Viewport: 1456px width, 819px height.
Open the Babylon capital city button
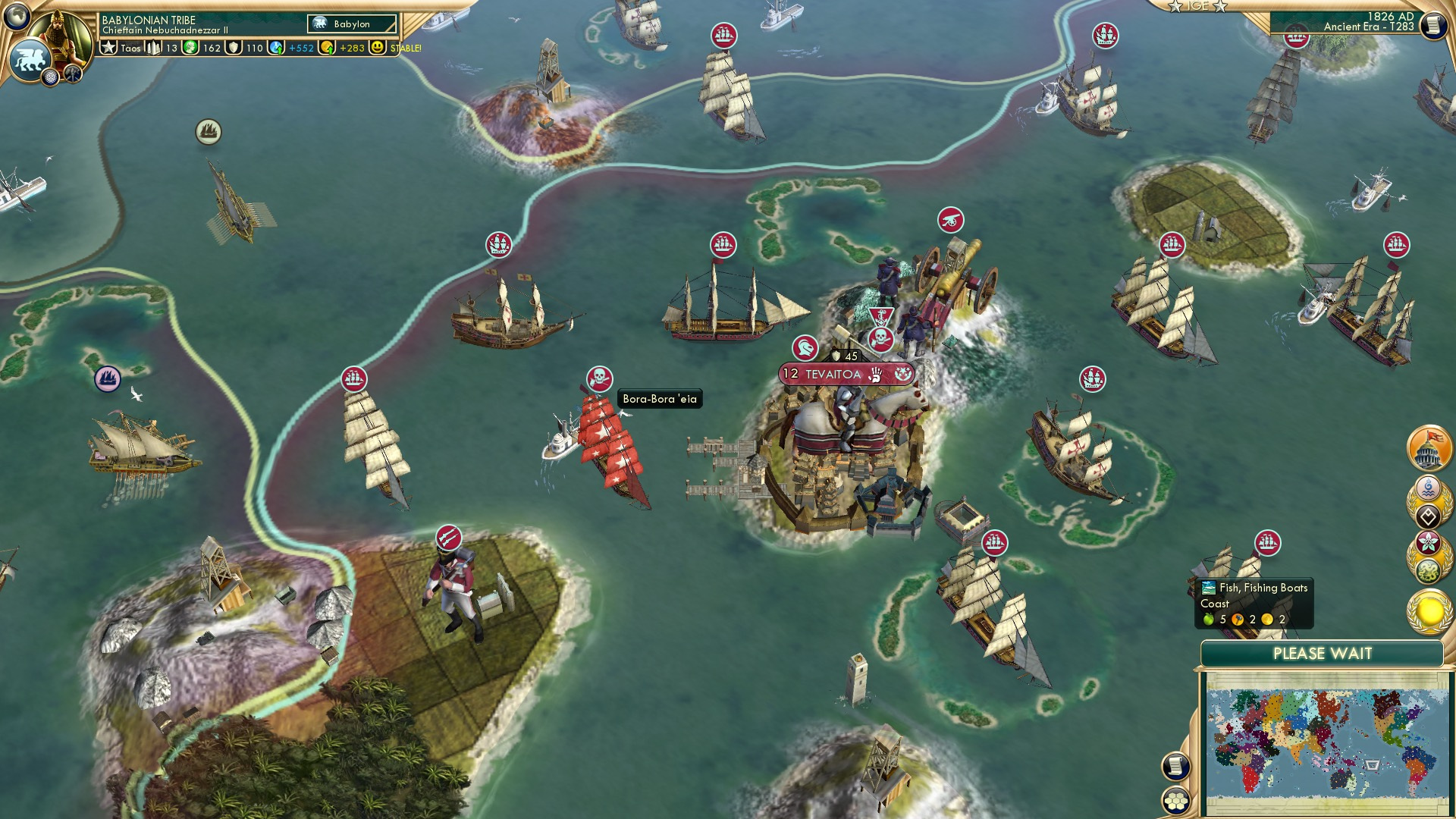point(352,24)
